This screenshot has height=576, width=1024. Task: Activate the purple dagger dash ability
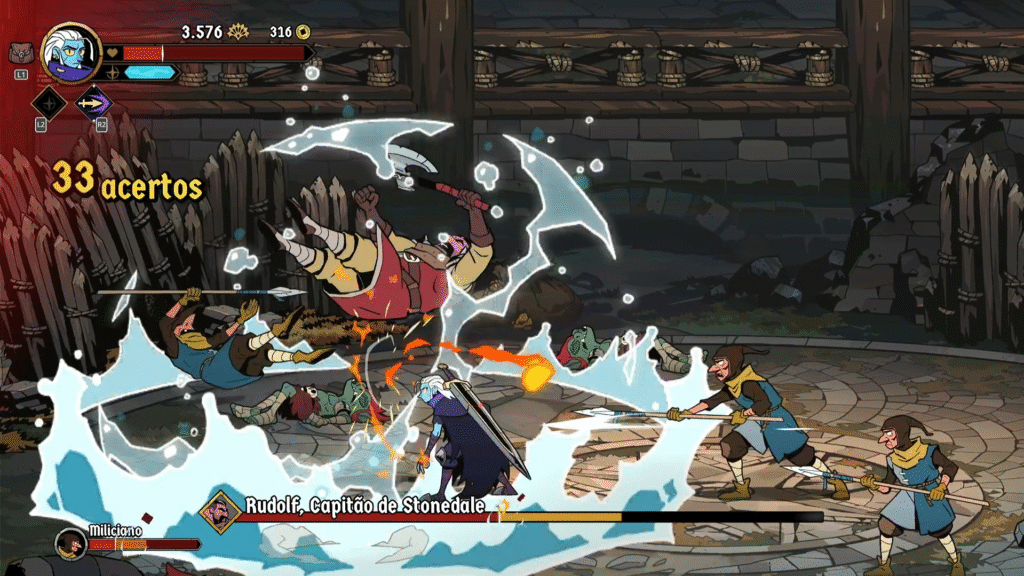click(x=94, y=102)
